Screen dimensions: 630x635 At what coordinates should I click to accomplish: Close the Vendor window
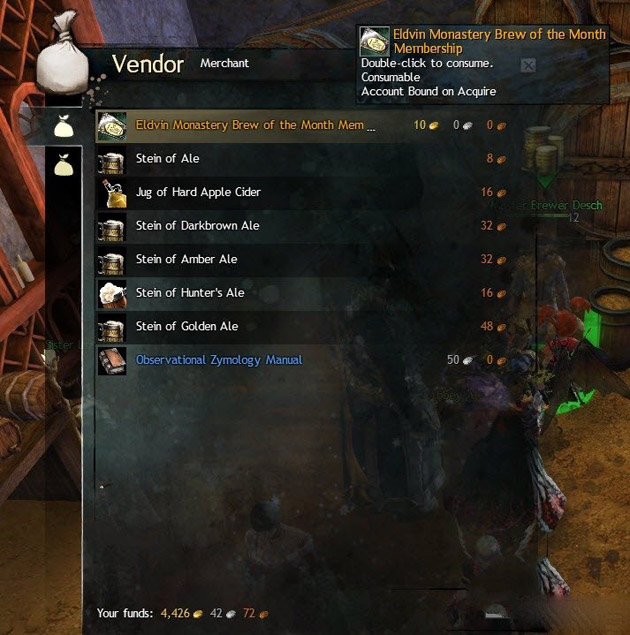click(x=528, y=66)
